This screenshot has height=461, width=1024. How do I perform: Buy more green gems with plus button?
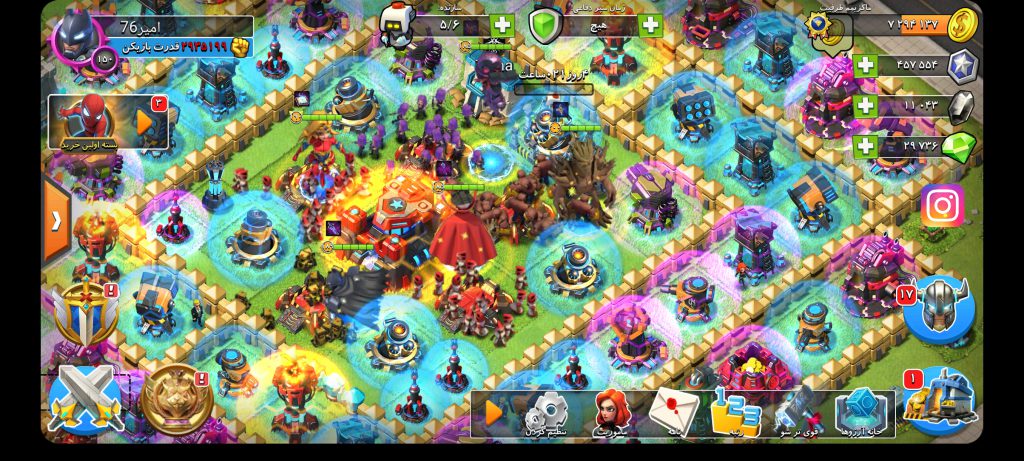[865, 145]
